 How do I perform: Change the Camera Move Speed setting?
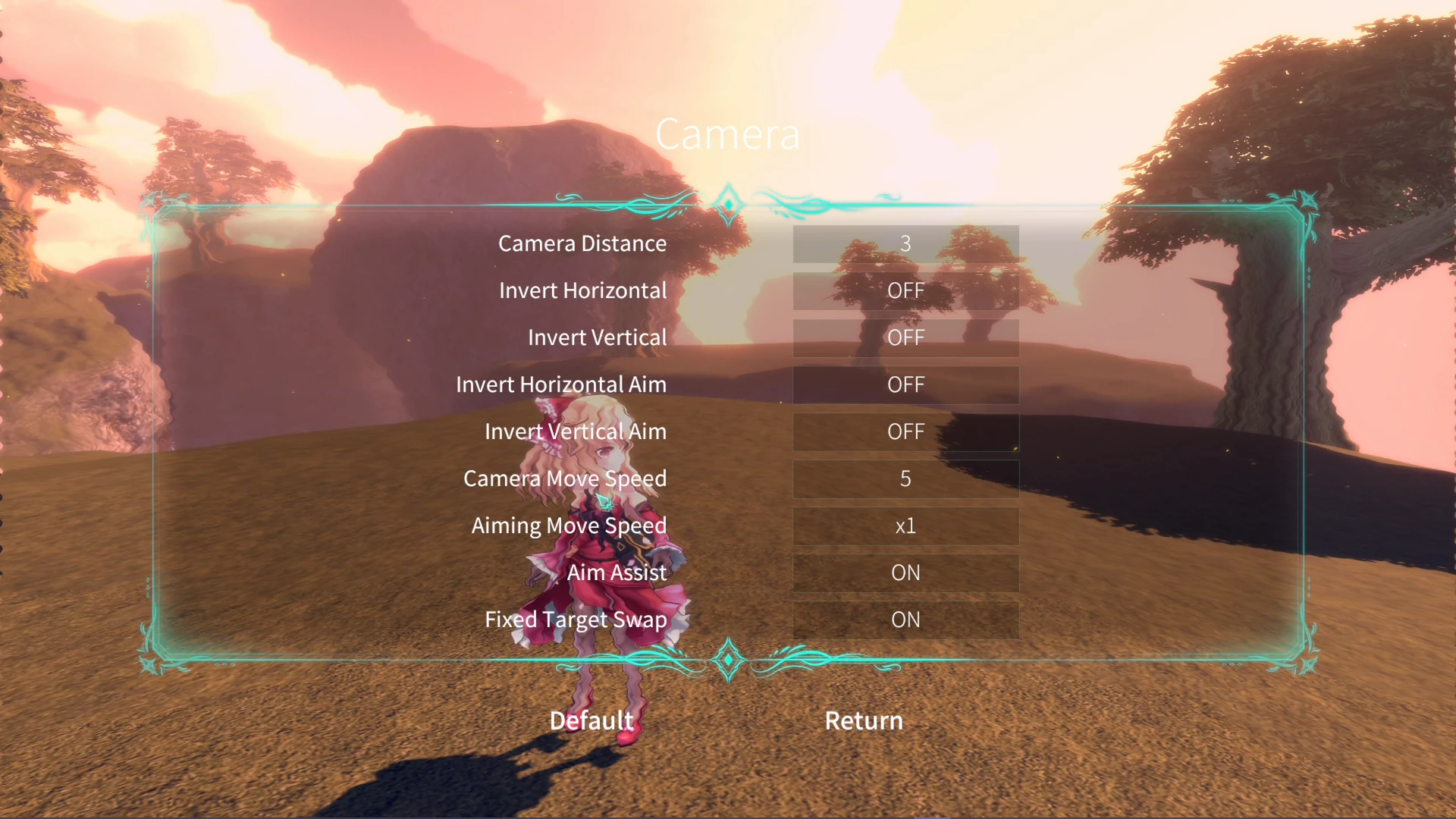coord(905,479)
